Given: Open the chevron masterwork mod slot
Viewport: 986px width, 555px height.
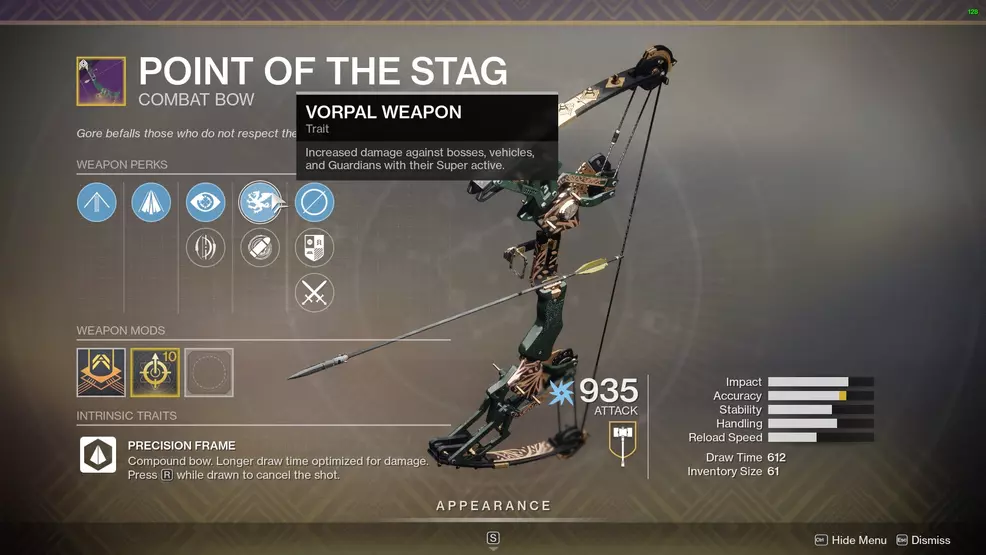Looking at the screenshot, I should [x=101, y=372].
